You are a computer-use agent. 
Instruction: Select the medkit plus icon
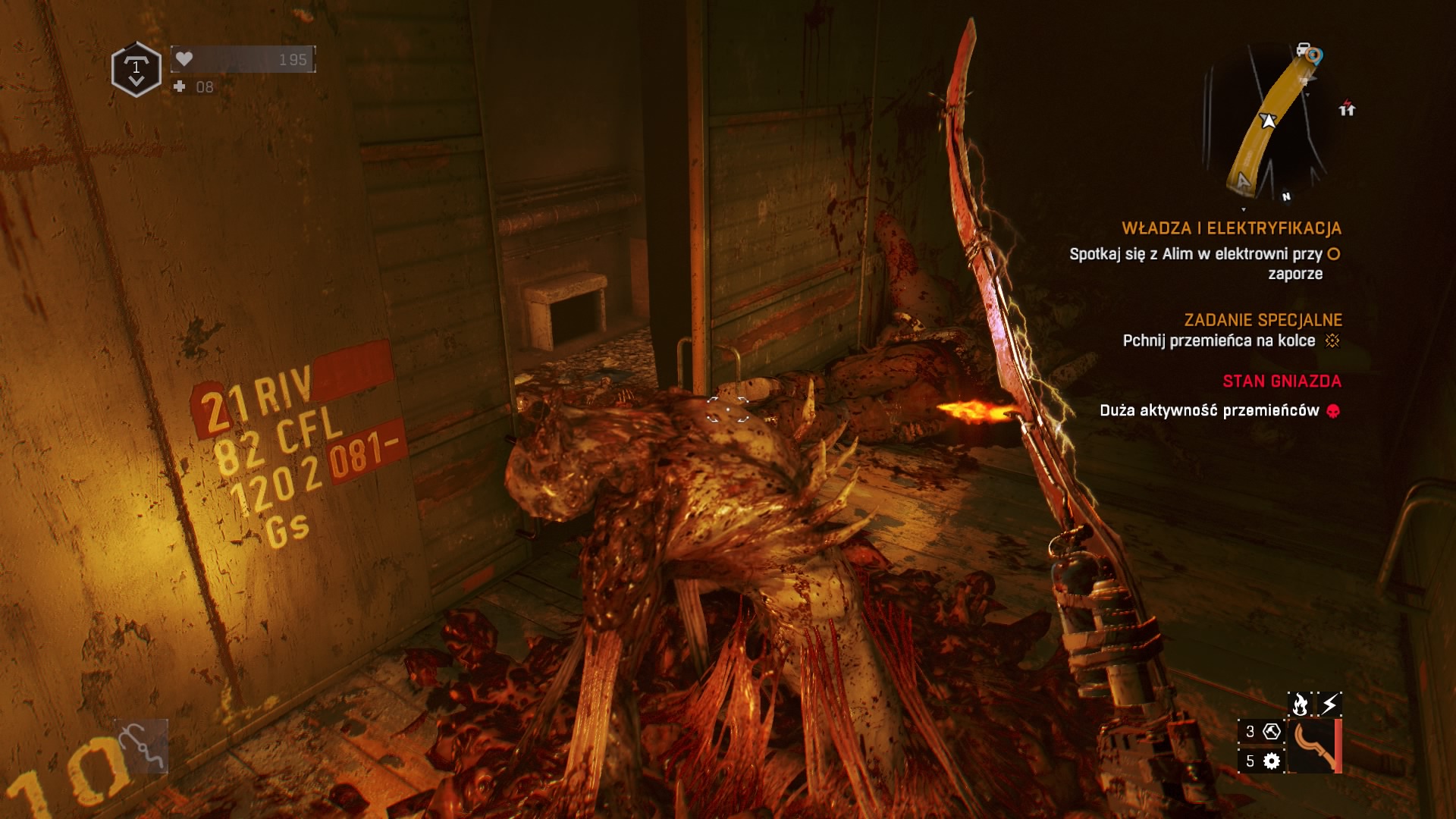180,86
